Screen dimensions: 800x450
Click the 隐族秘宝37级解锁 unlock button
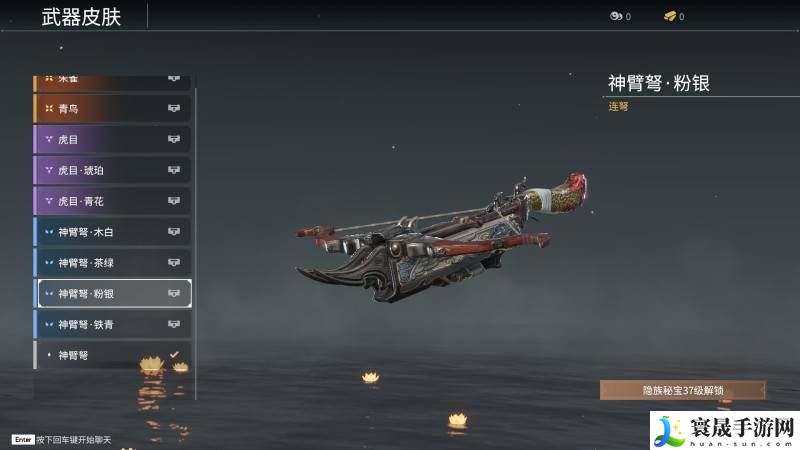tap(682, 391)
